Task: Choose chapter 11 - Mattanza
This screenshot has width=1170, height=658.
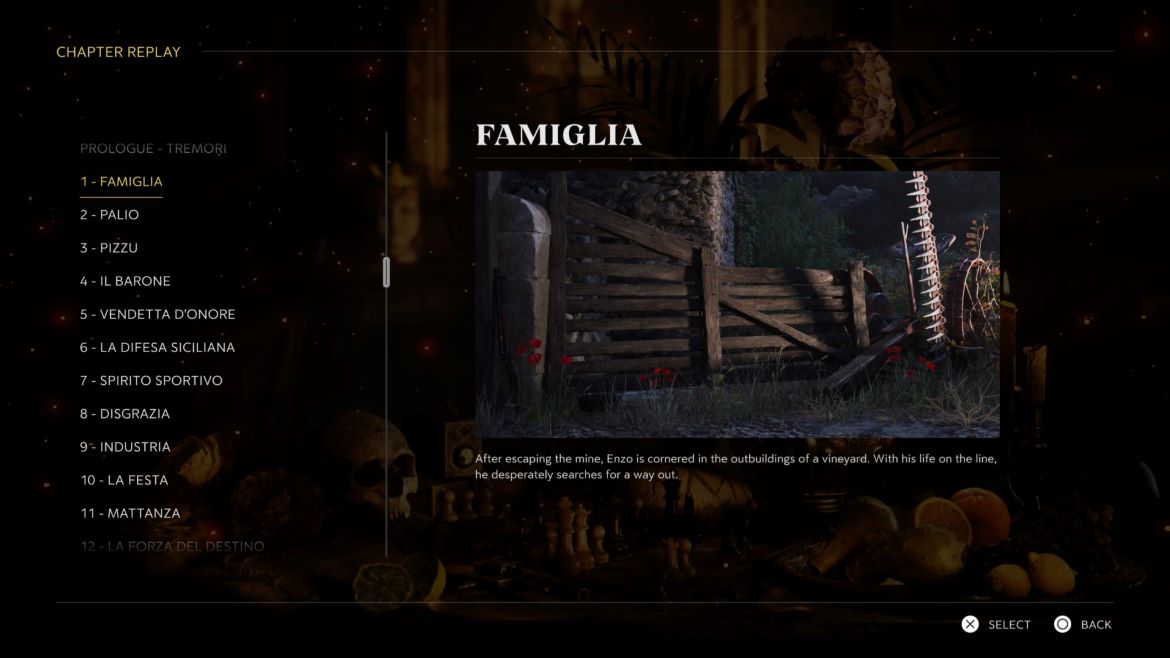Action: coord(130,513)
